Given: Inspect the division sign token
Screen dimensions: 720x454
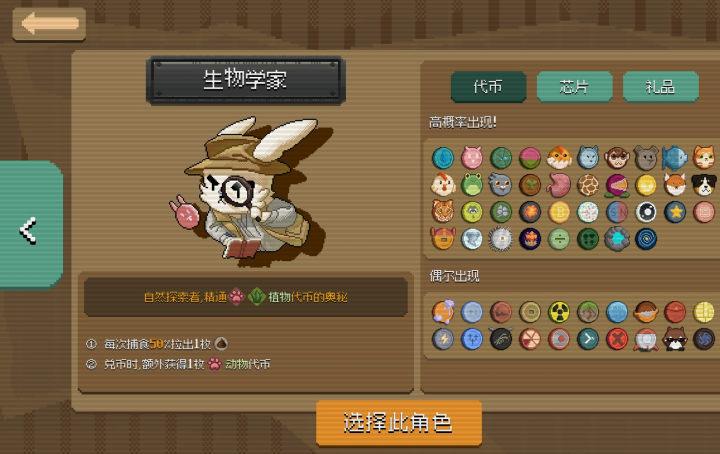Looking at the screenshot, I should tap(559, 238).
